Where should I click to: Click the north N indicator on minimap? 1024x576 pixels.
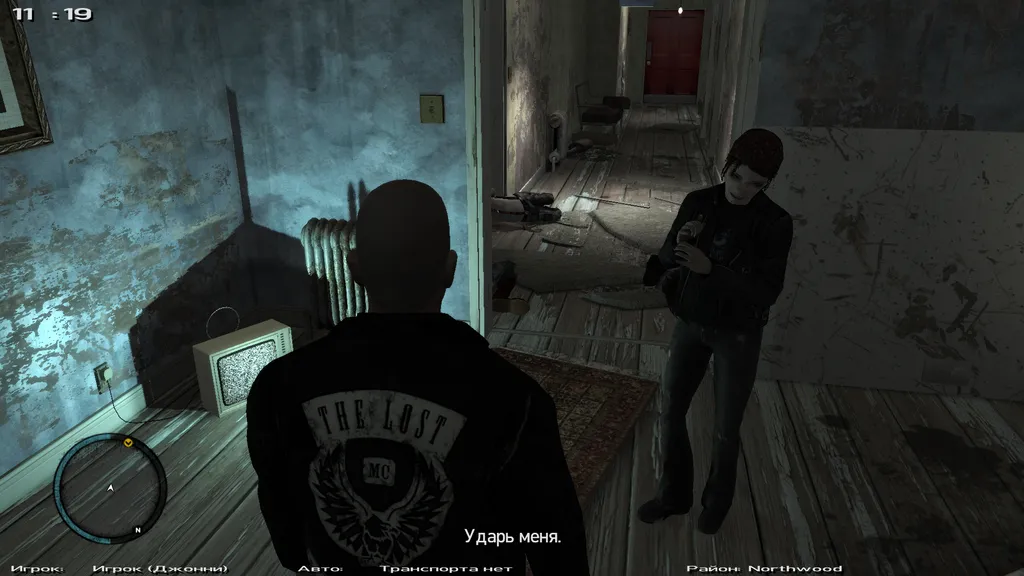[138, 530]
